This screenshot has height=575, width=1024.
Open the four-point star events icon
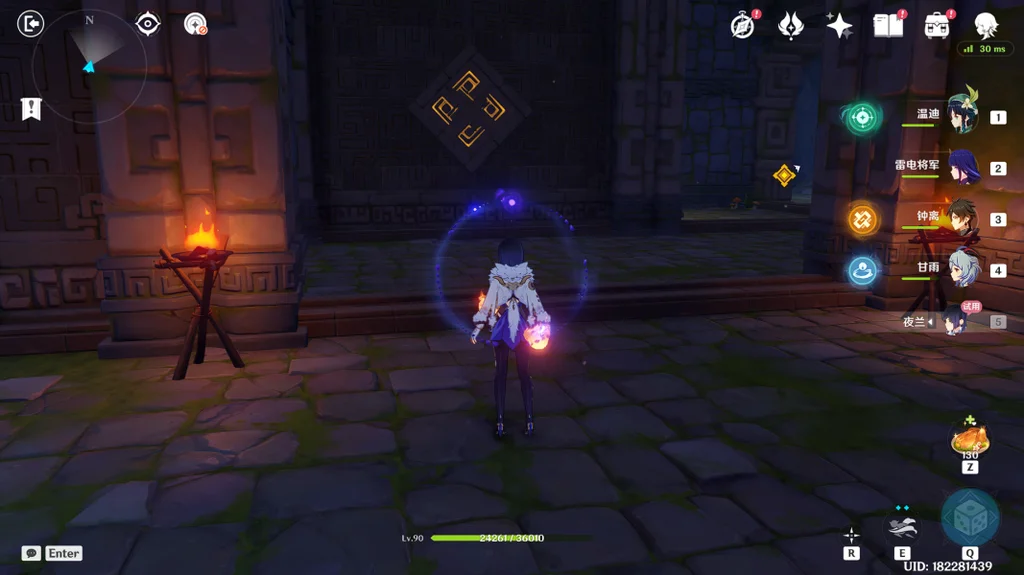pos(839,26)
